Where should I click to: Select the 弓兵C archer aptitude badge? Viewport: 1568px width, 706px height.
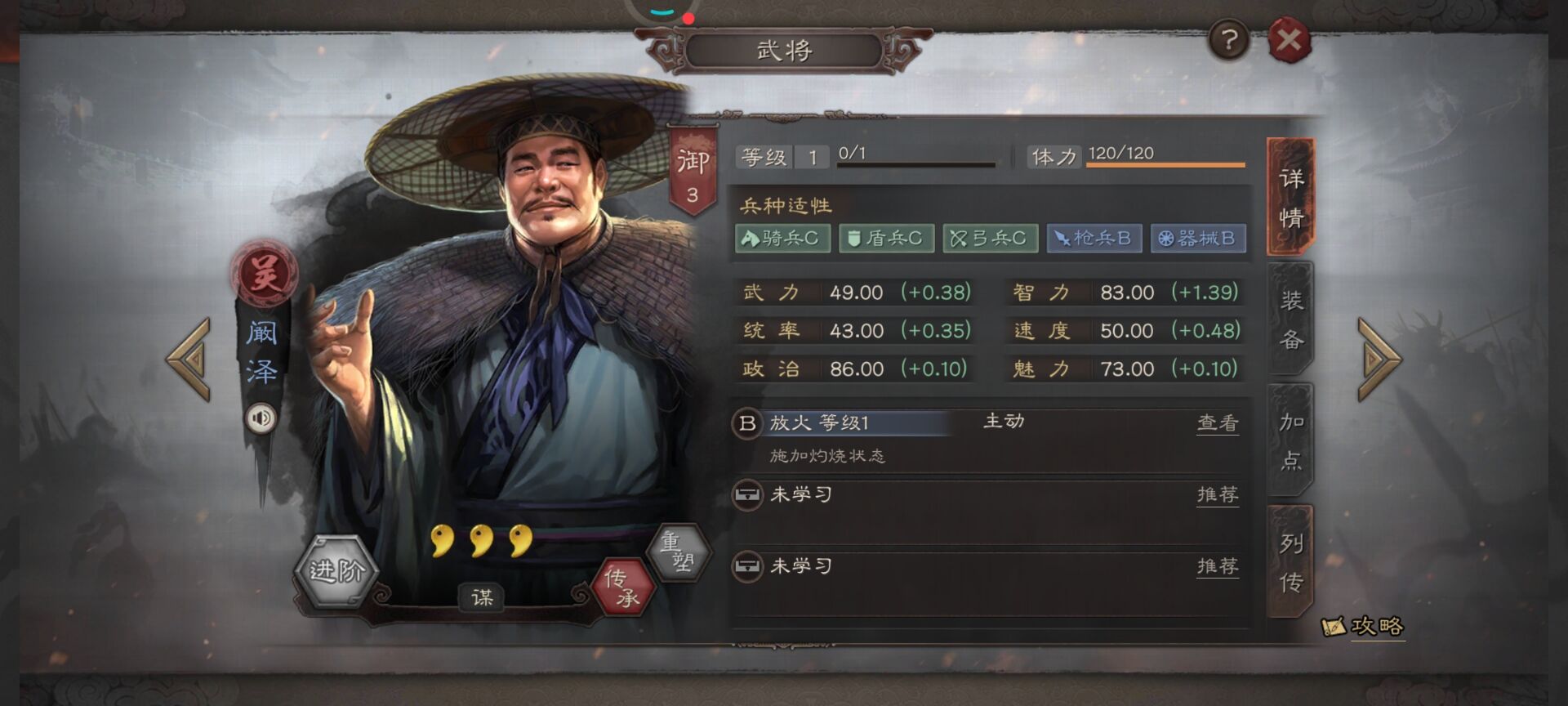990,239
